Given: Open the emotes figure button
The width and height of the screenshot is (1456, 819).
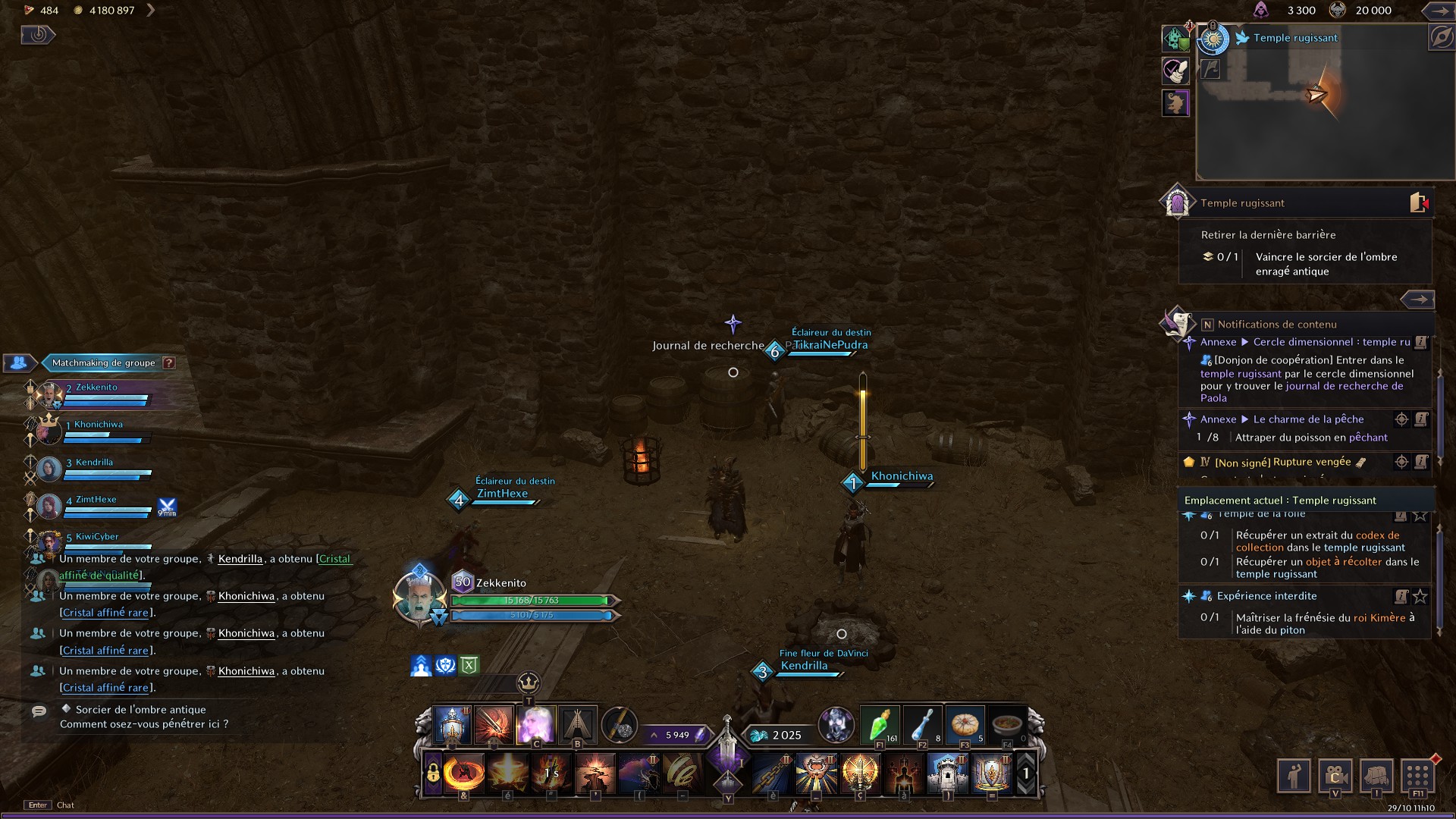Looking at the screenshot, I should [x=1294, y=775].
